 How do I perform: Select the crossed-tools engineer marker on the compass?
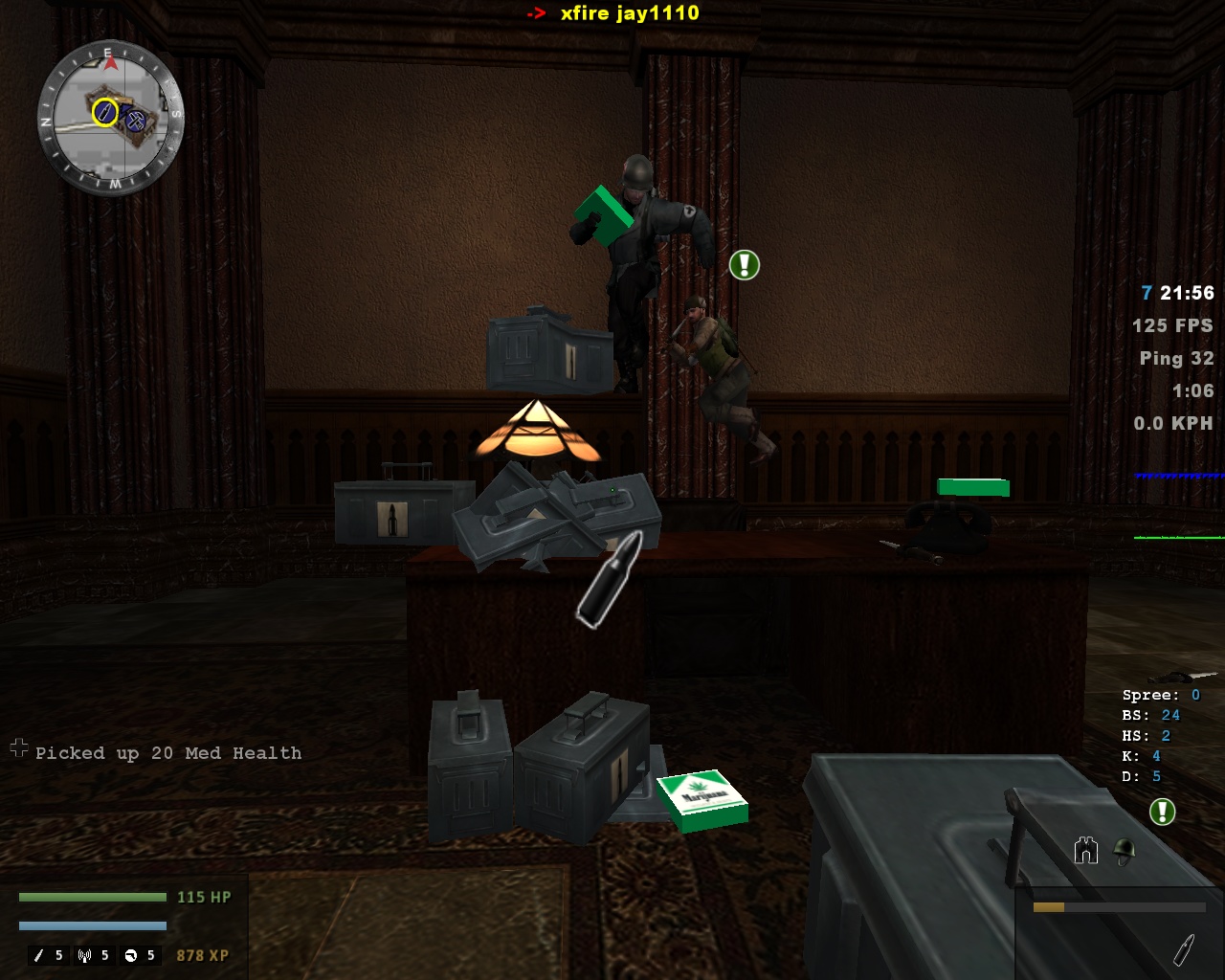135,121
